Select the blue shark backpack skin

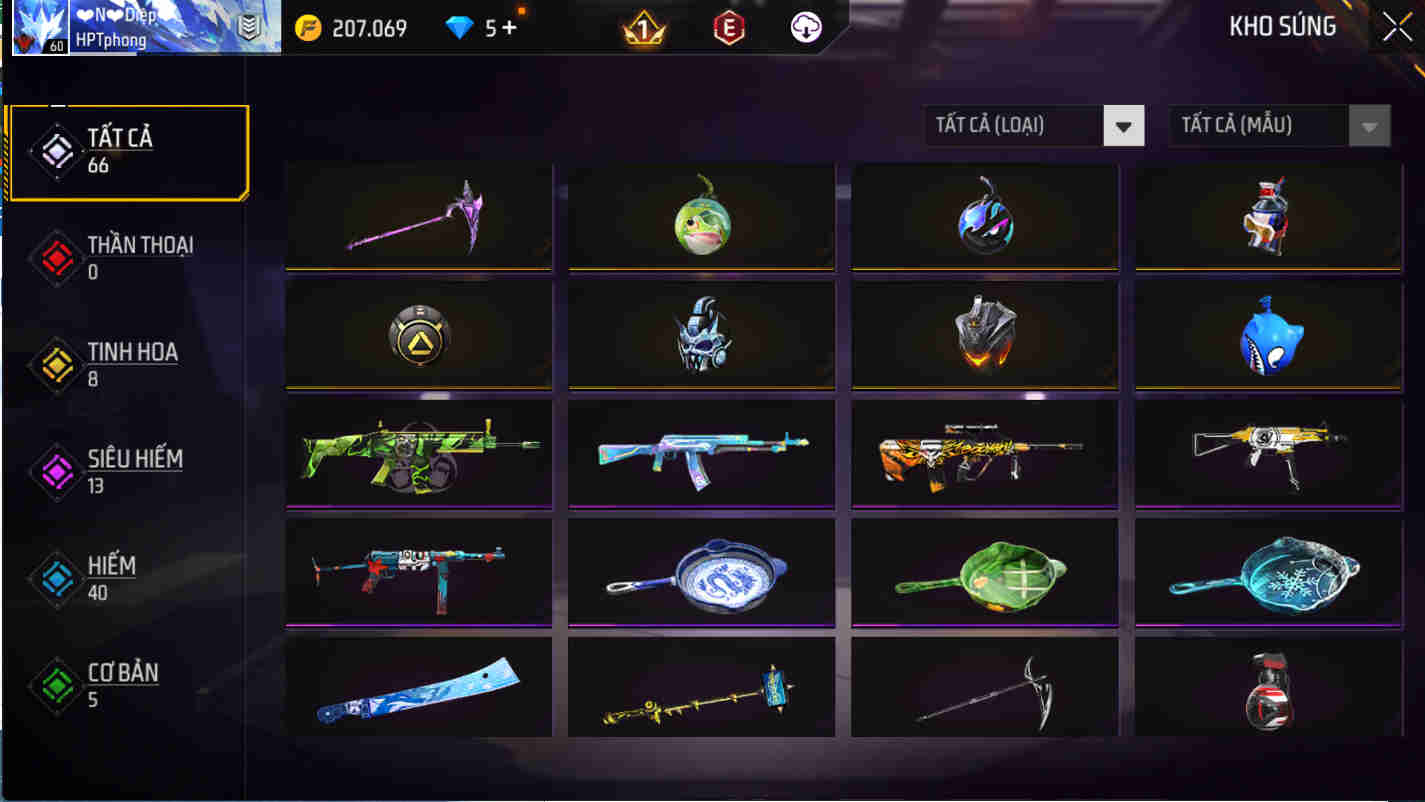tap(1266, 334)
